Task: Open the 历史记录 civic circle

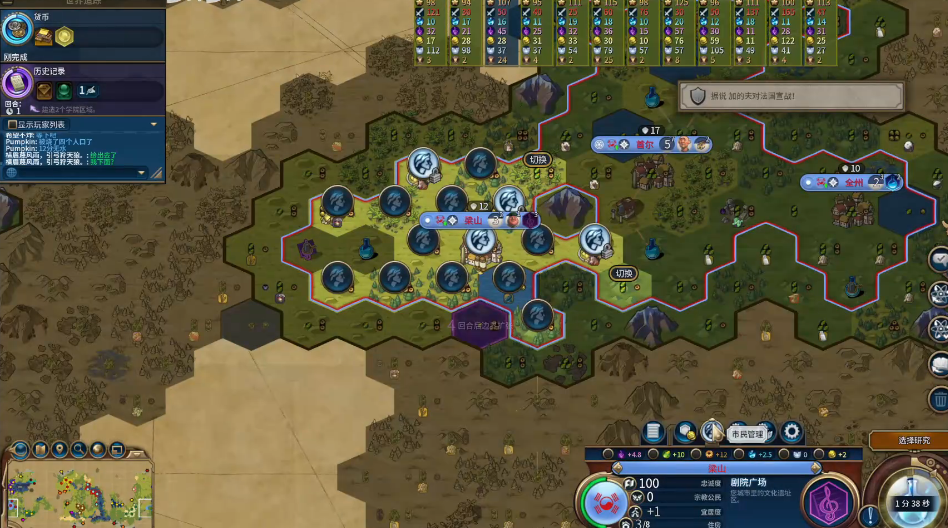Action: point(16,85)
